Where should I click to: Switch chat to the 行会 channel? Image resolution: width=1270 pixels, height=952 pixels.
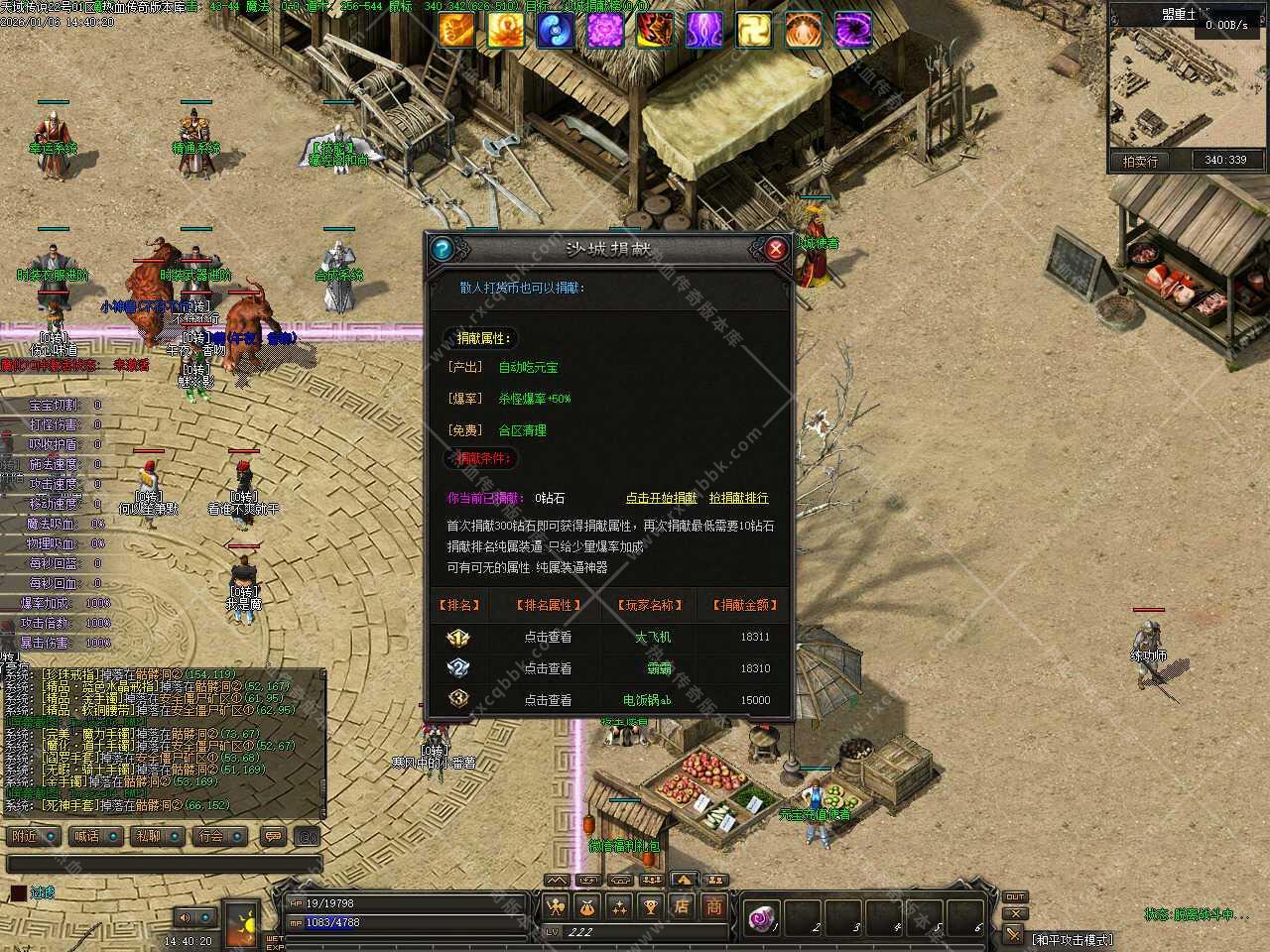pos(220,836)
